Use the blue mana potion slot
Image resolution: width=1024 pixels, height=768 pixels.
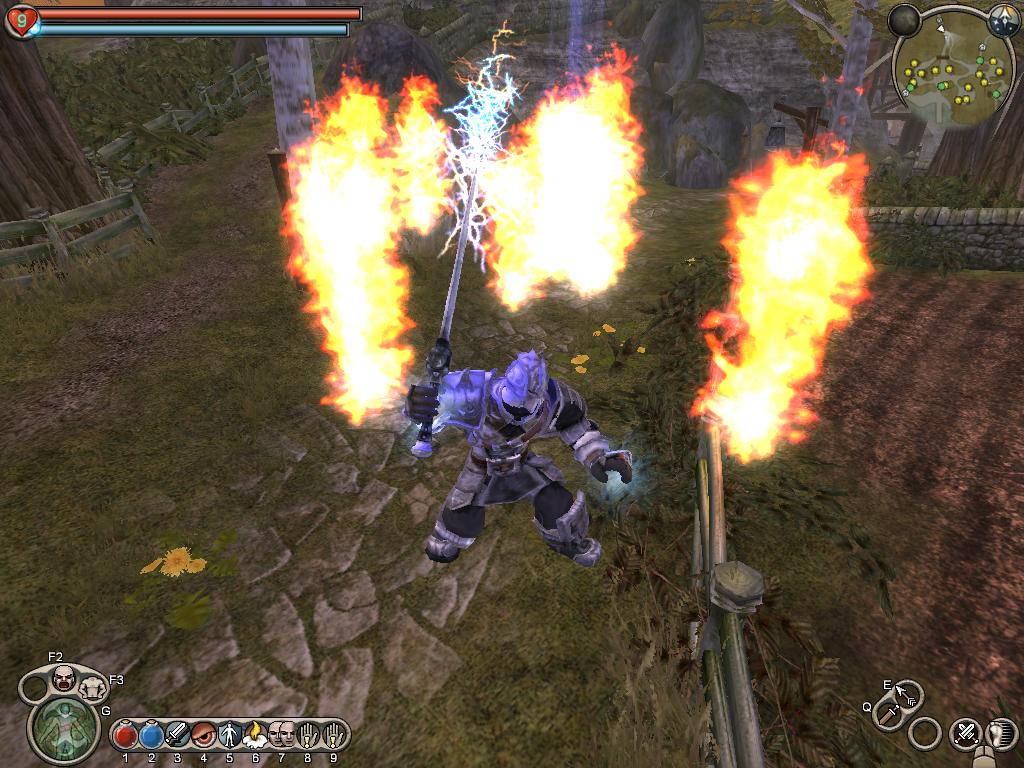[152, 736]
